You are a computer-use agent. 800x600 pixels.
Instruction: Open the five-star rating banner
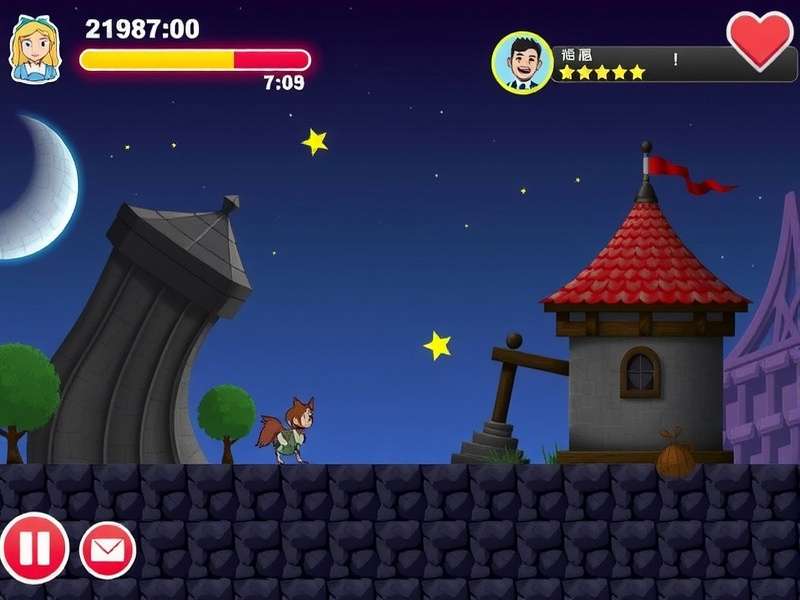coord(640,65)
